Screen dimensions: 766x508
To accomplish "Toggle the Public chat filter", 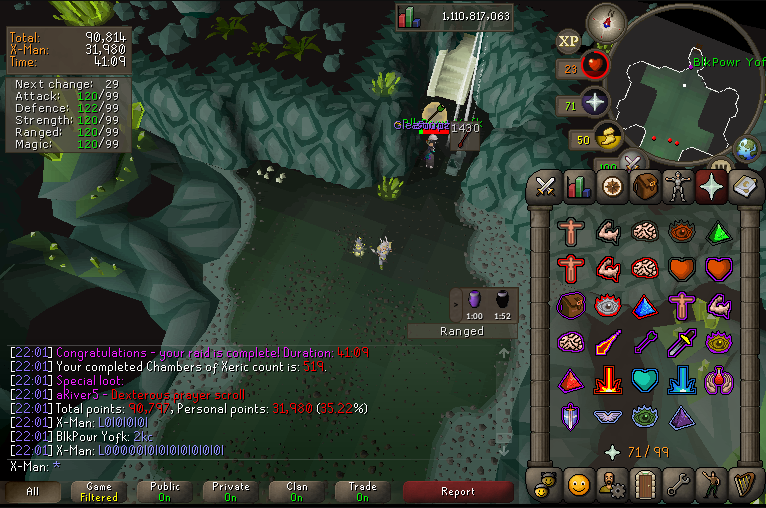I will click(x=165, y=491).
